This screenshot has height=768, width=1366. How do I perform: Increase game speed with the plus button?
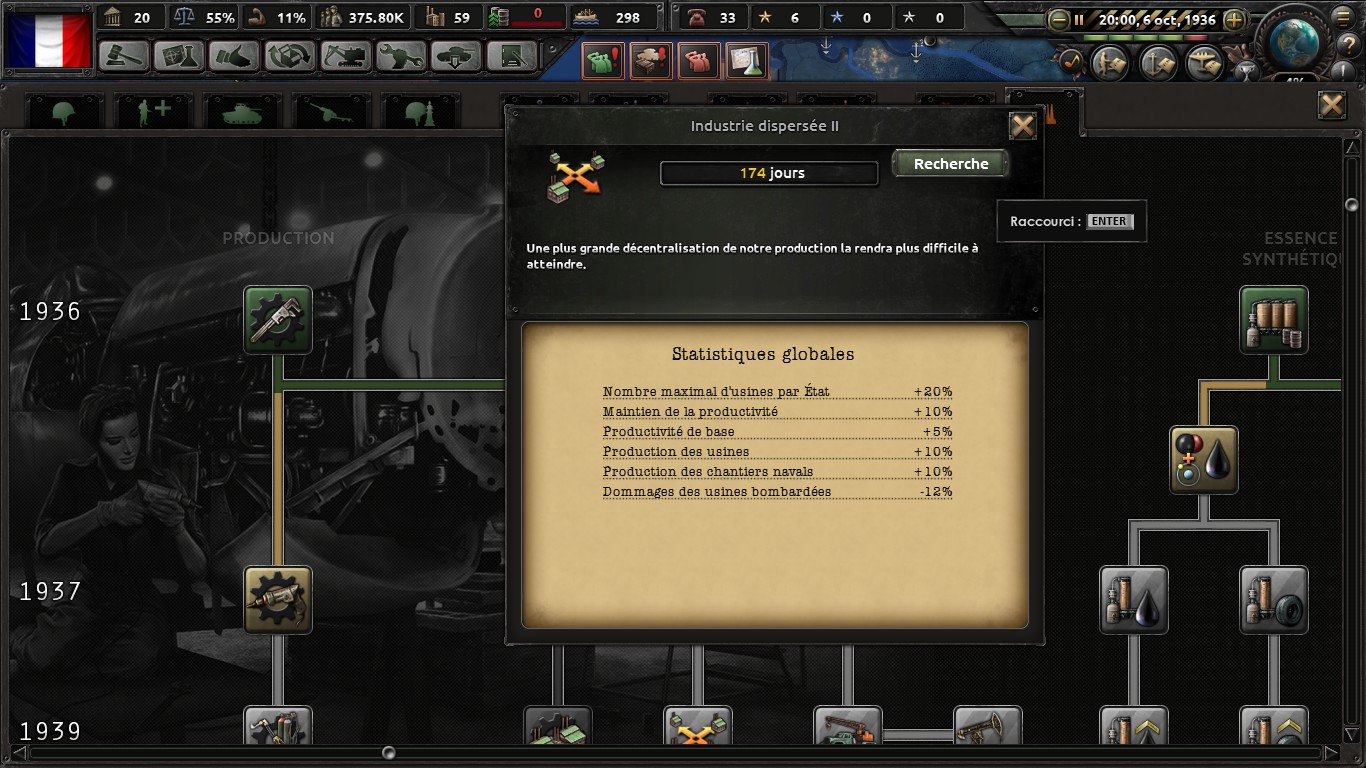[1234, 19]
